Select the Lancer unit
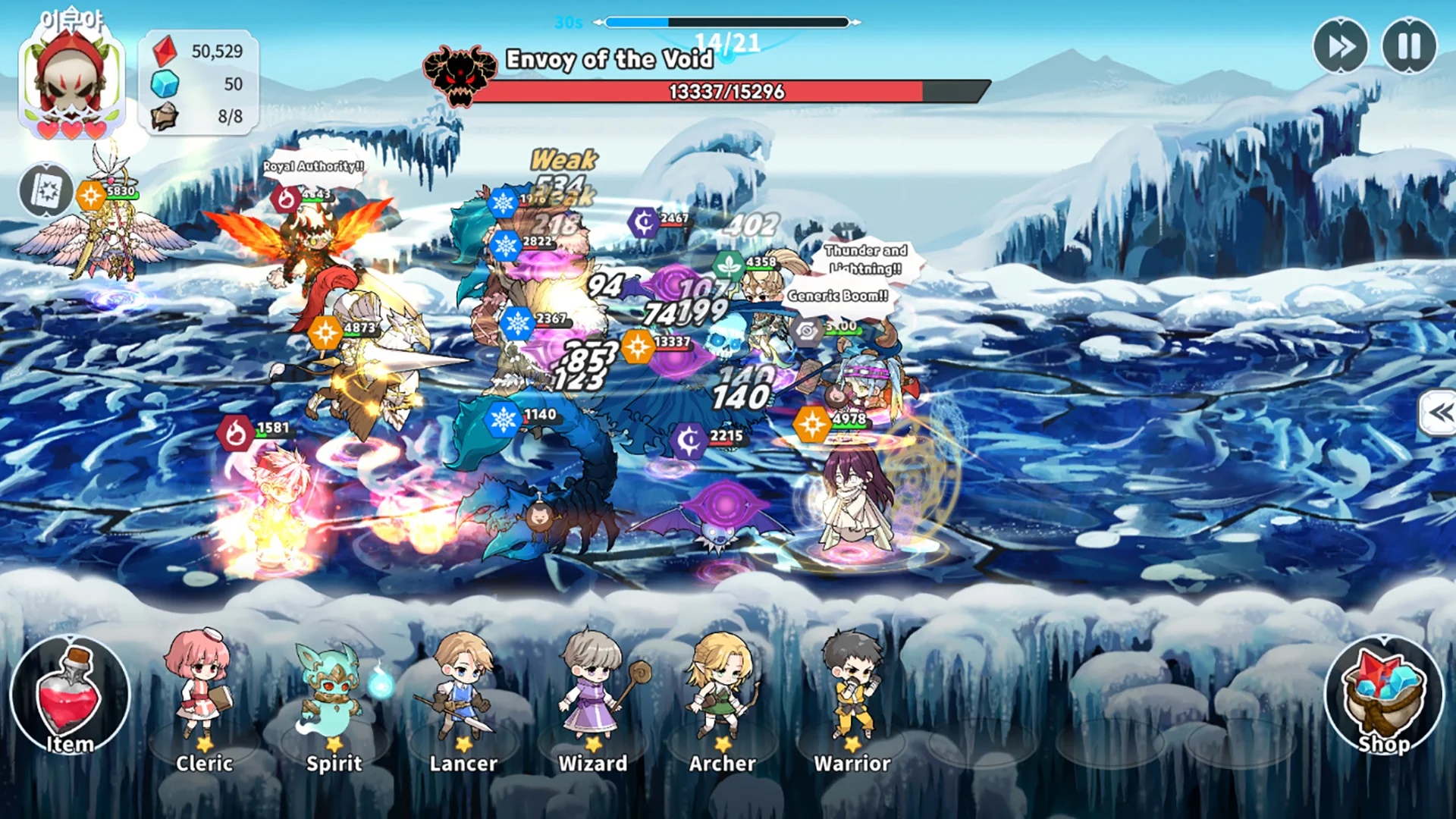1456x819 pixels. 463,698
